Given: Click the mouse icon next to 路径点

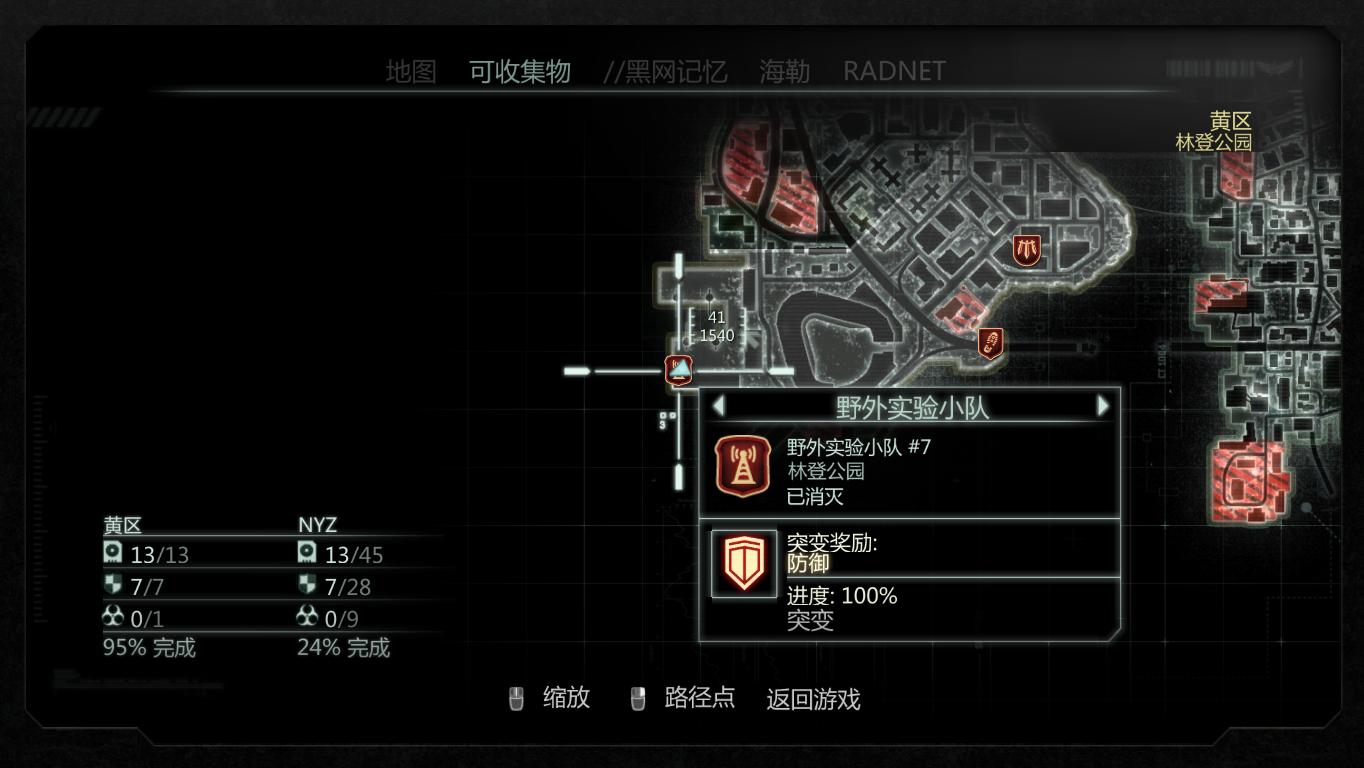Looking at the screenshot, I should pos(637,699).
